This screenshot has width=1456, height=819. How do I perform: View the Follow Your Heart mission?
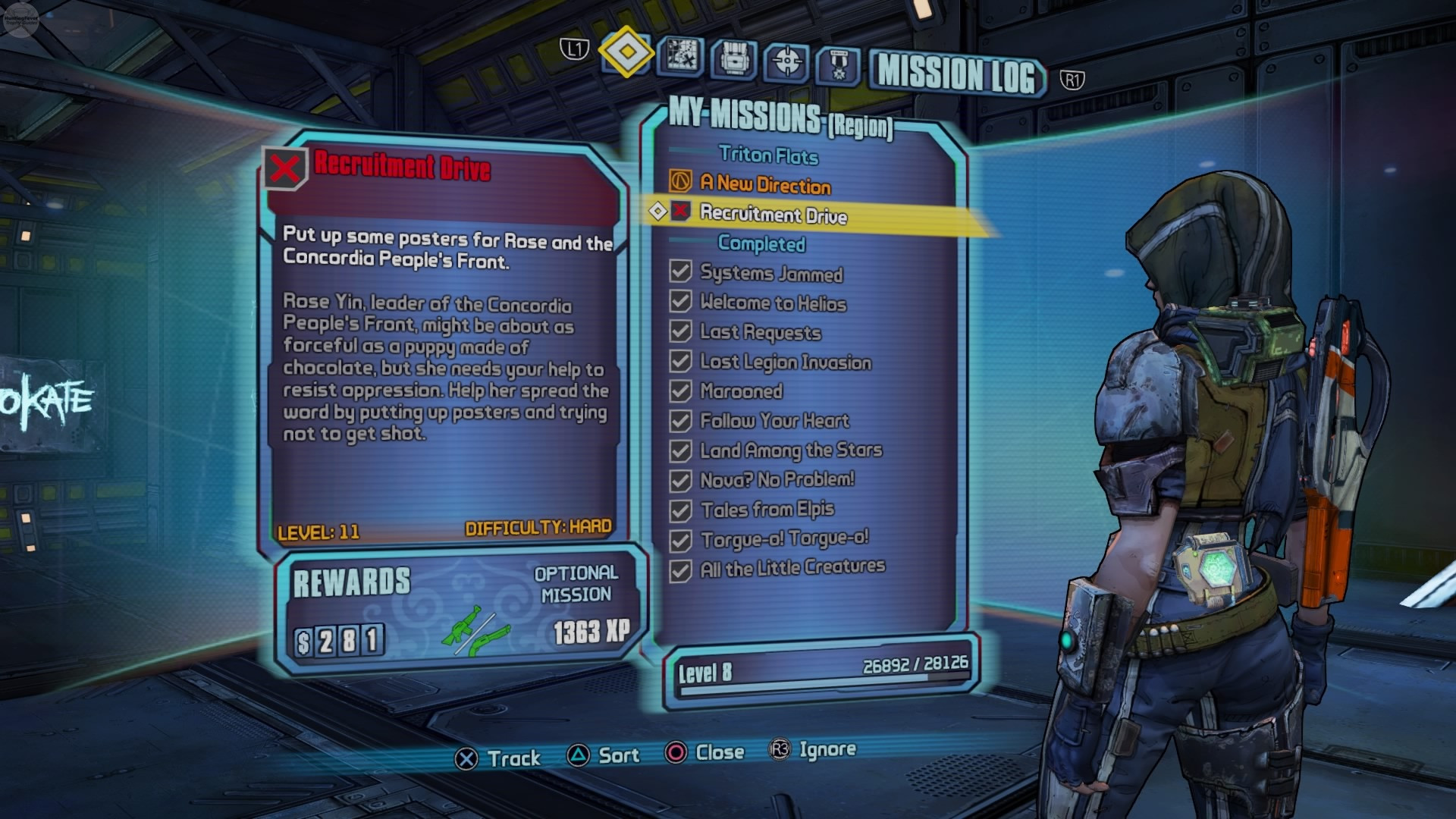tap(773, 421)
